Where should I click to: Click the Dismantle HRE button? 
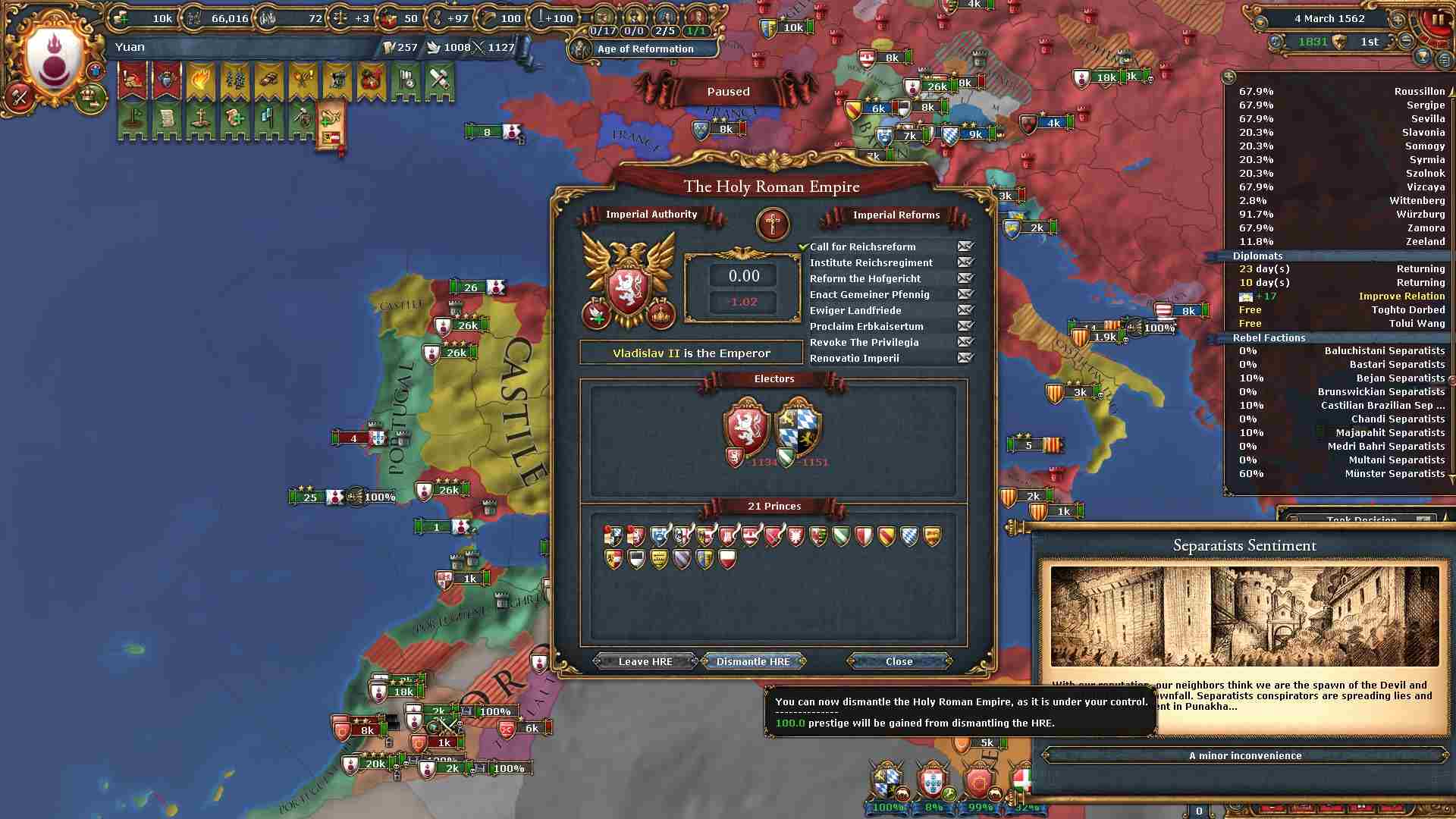[752, 661]
